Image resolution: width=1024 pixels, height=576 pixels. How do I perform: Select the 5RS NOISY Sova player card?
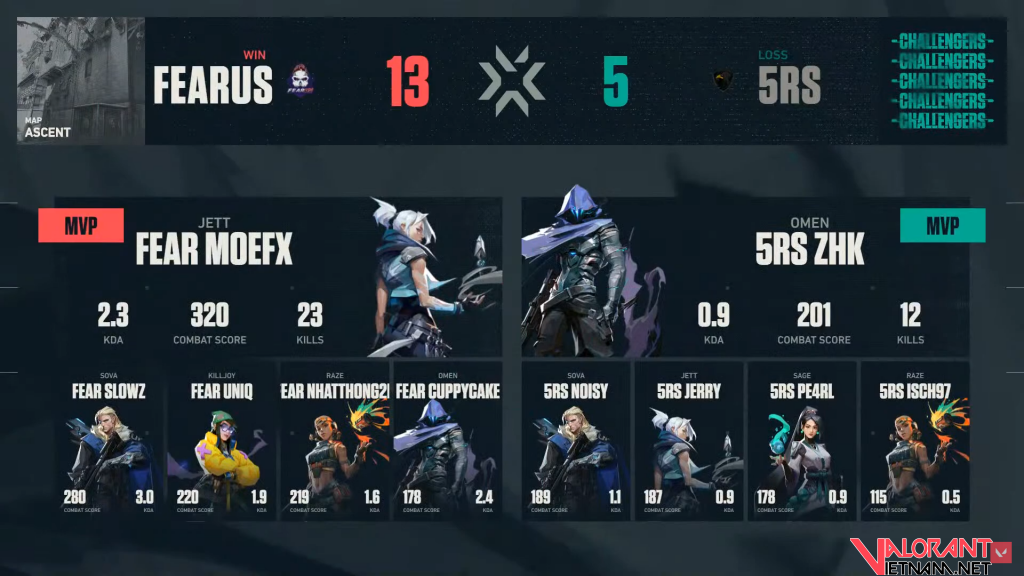coord(577,441)
